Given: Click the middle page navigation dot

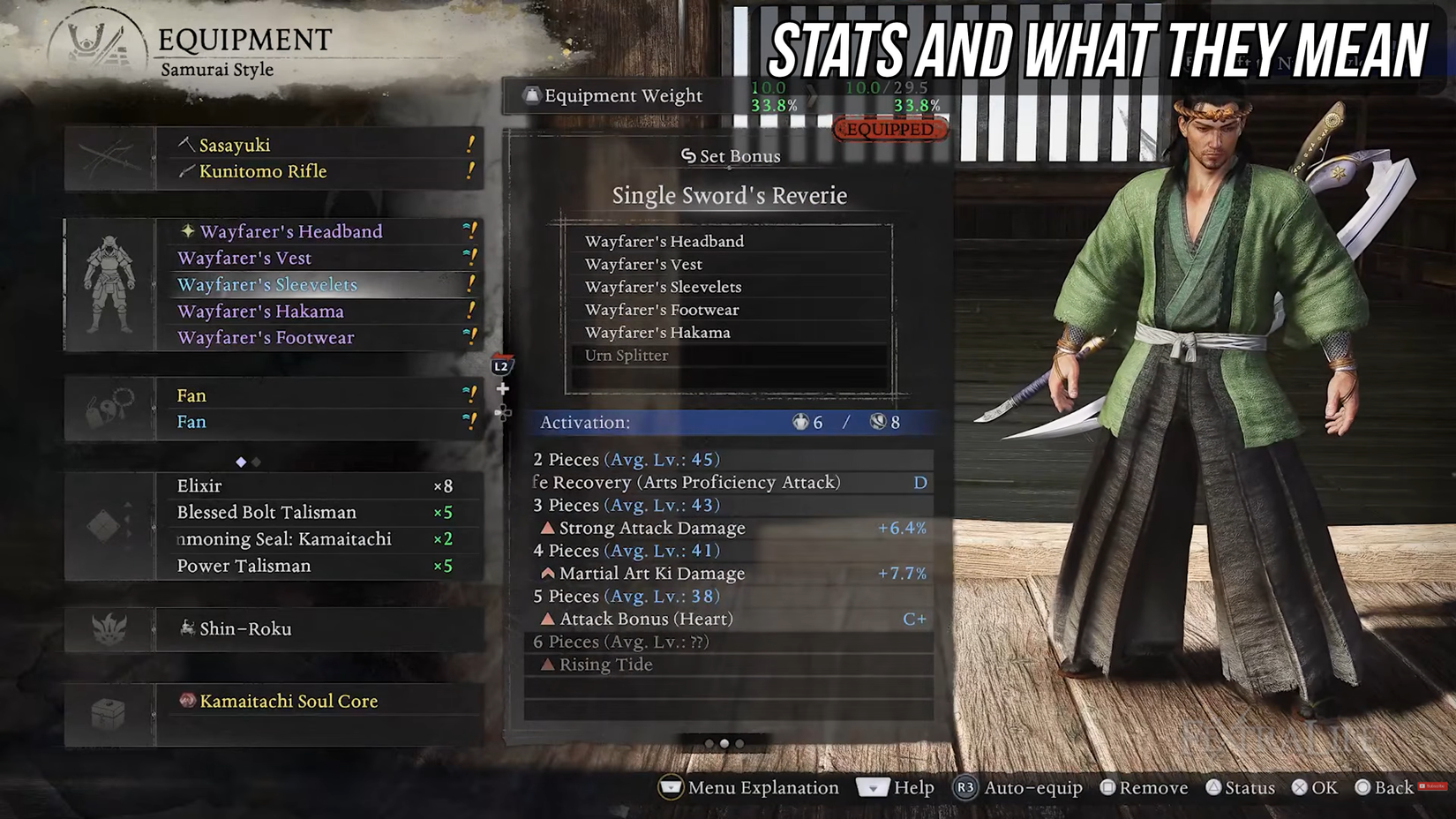Looking at the screenshot, I should pos(726,744).
